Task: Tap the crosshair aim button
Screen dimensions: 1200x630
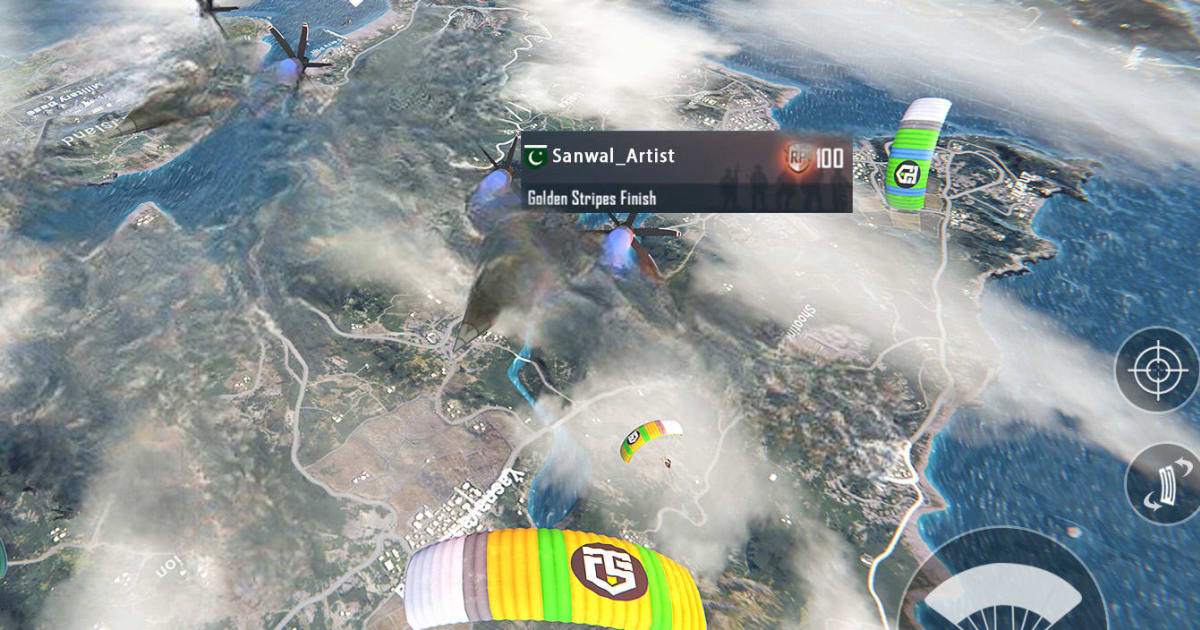Action: 1157,370
